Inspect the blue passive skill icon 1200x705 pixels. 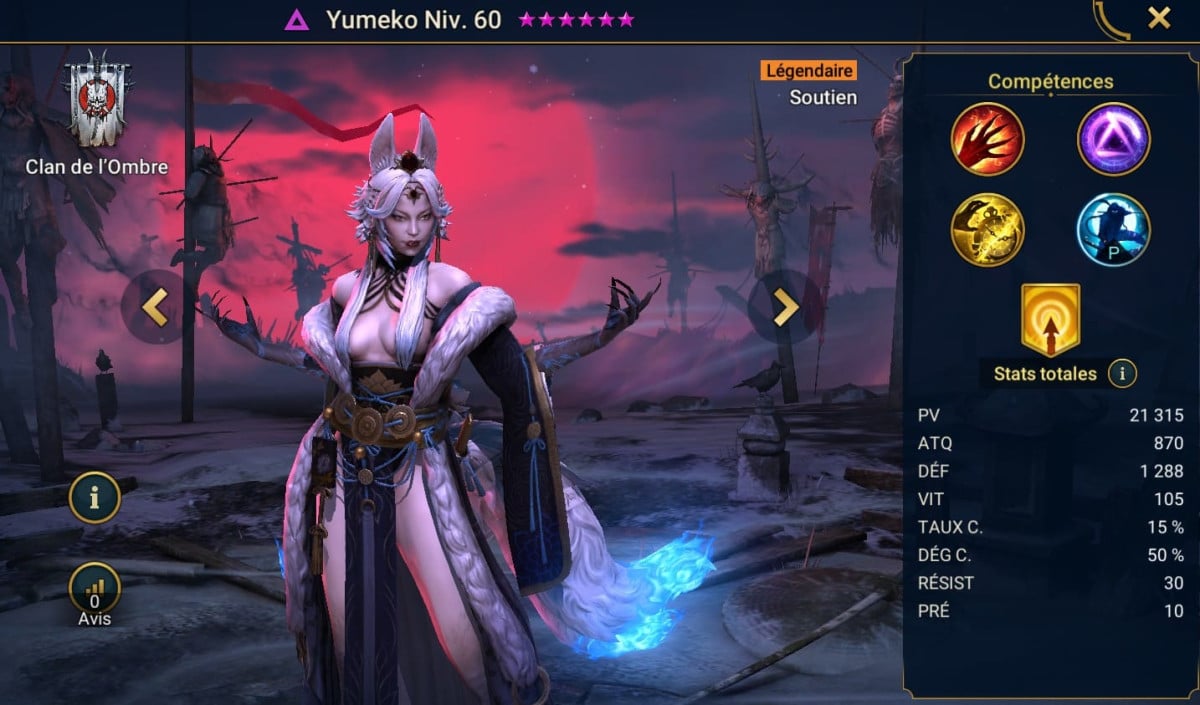1113,229
